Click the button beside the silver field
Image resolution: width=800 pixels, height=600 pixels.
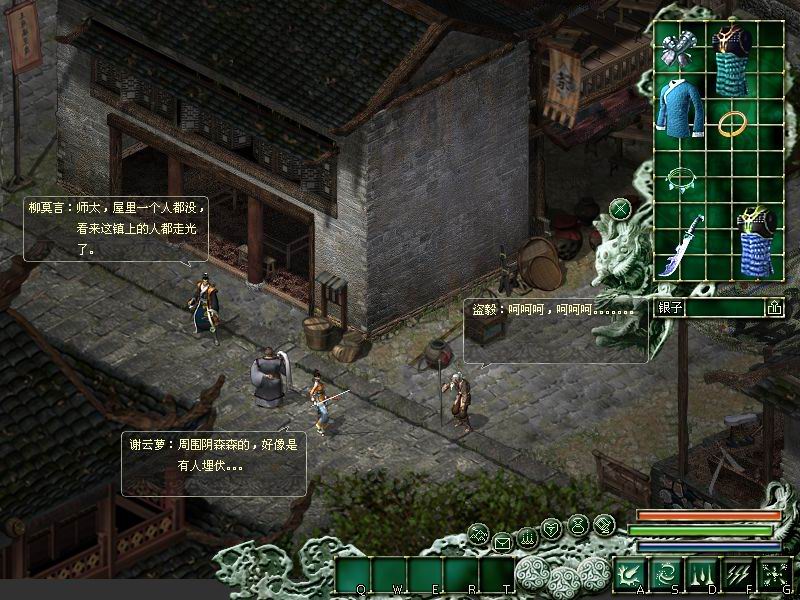pyautogui.click(x=774, y=308)
